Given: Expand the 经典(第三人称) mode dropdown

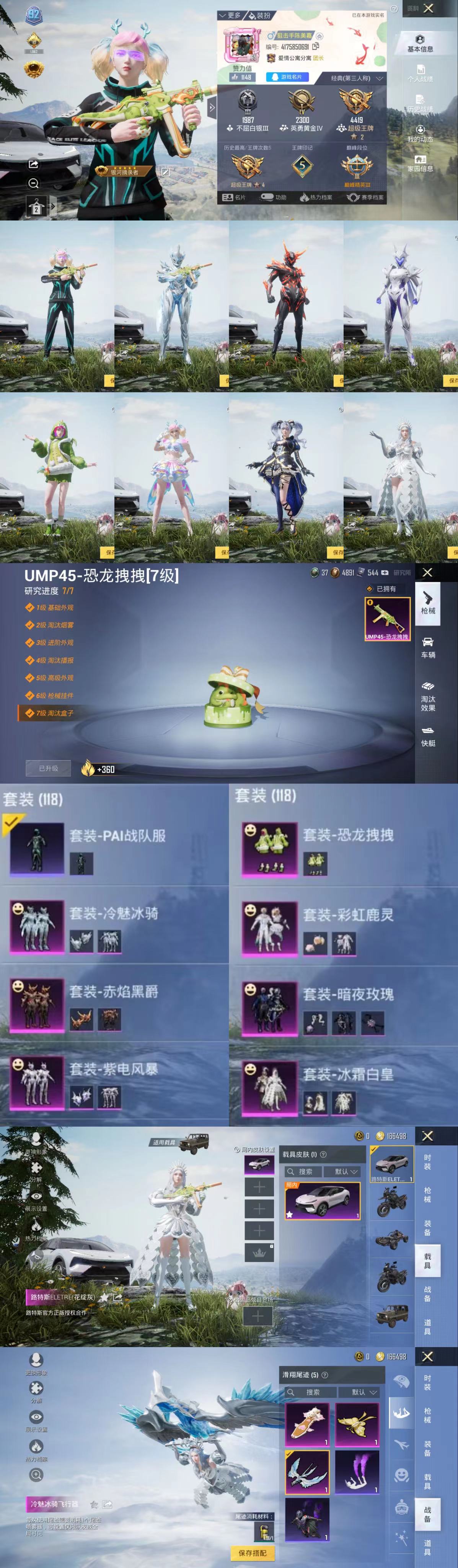Looking at the screenshot, I should (x=357, y=78).
